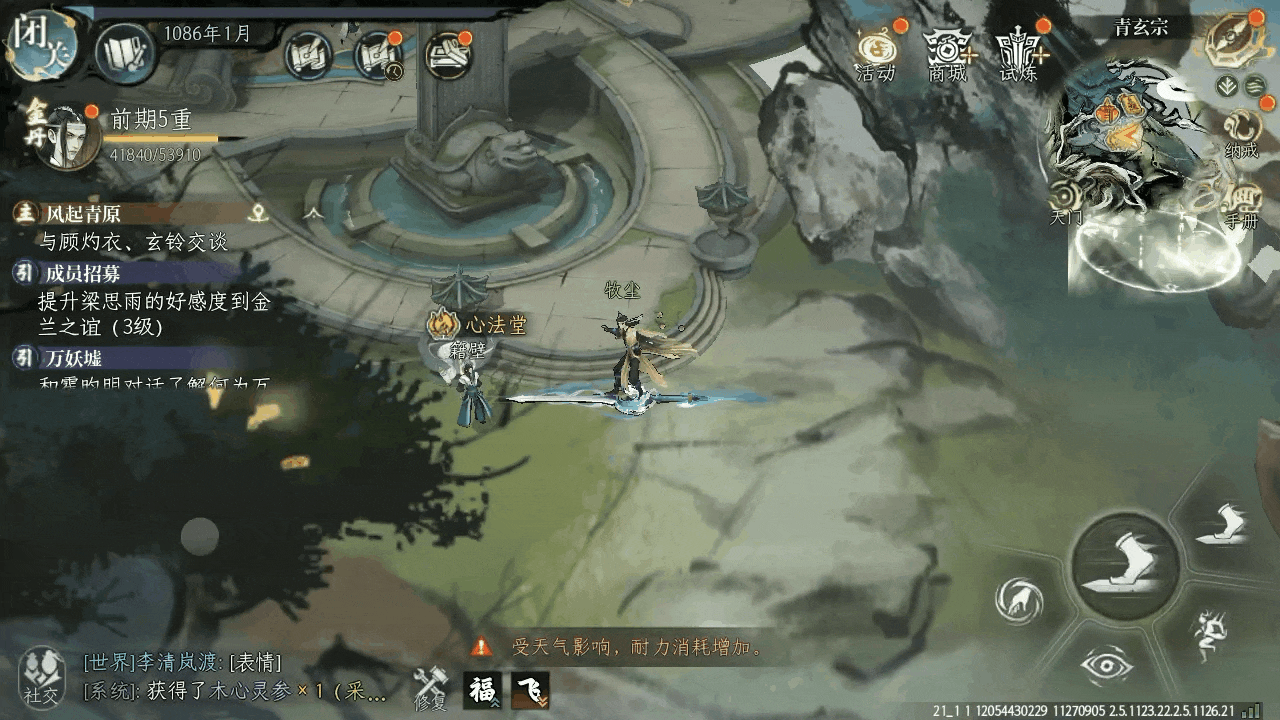Open the map journal icon beside the date
The width and height of the screenshot is (1280, 720).
click(x=124, y=51)
